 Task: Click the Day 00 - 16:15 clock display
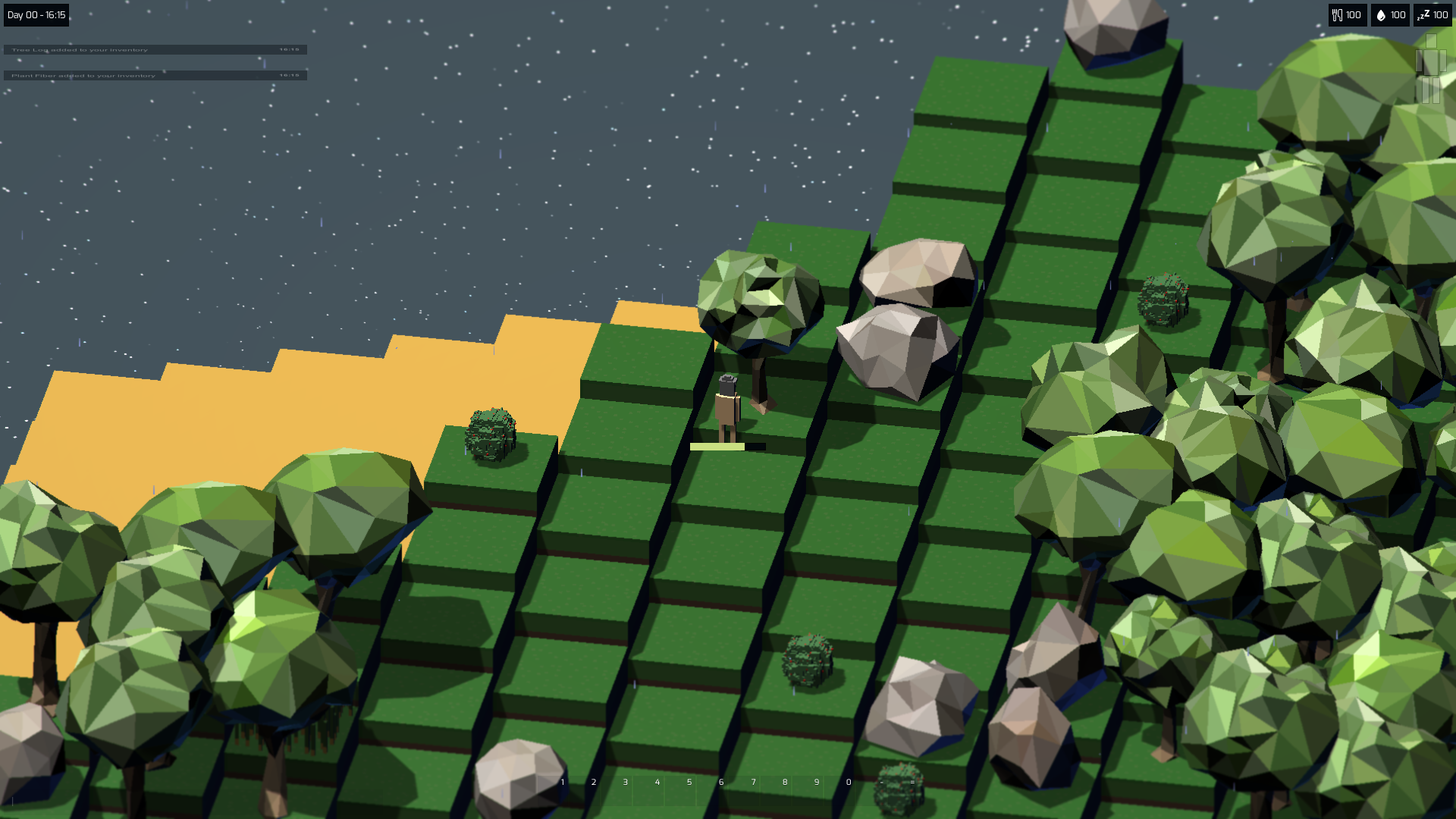pos(35,14)
